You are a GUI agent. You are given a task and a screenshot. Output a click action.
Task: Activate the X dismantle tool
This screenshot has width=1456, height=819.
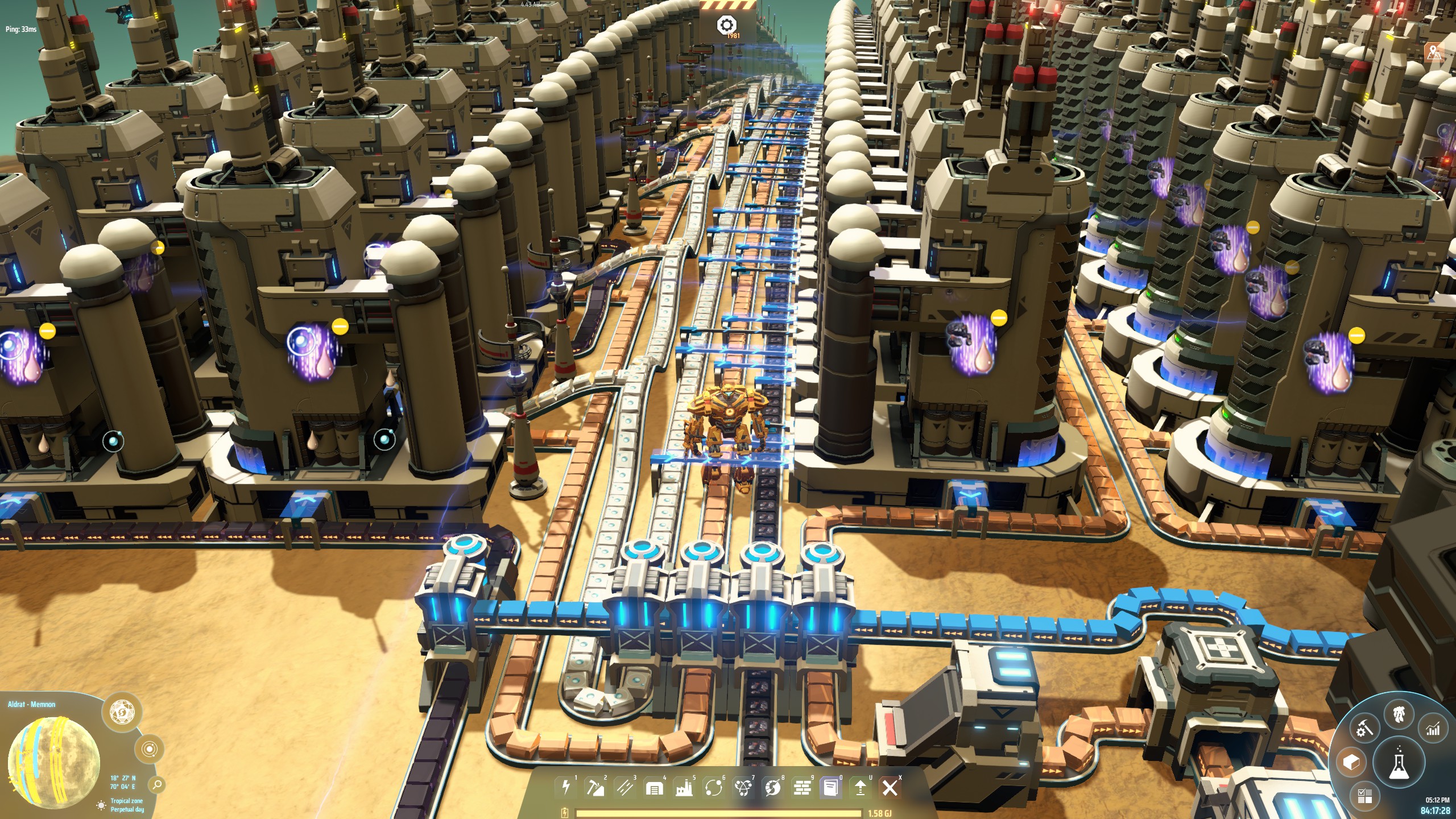[890, 788]
